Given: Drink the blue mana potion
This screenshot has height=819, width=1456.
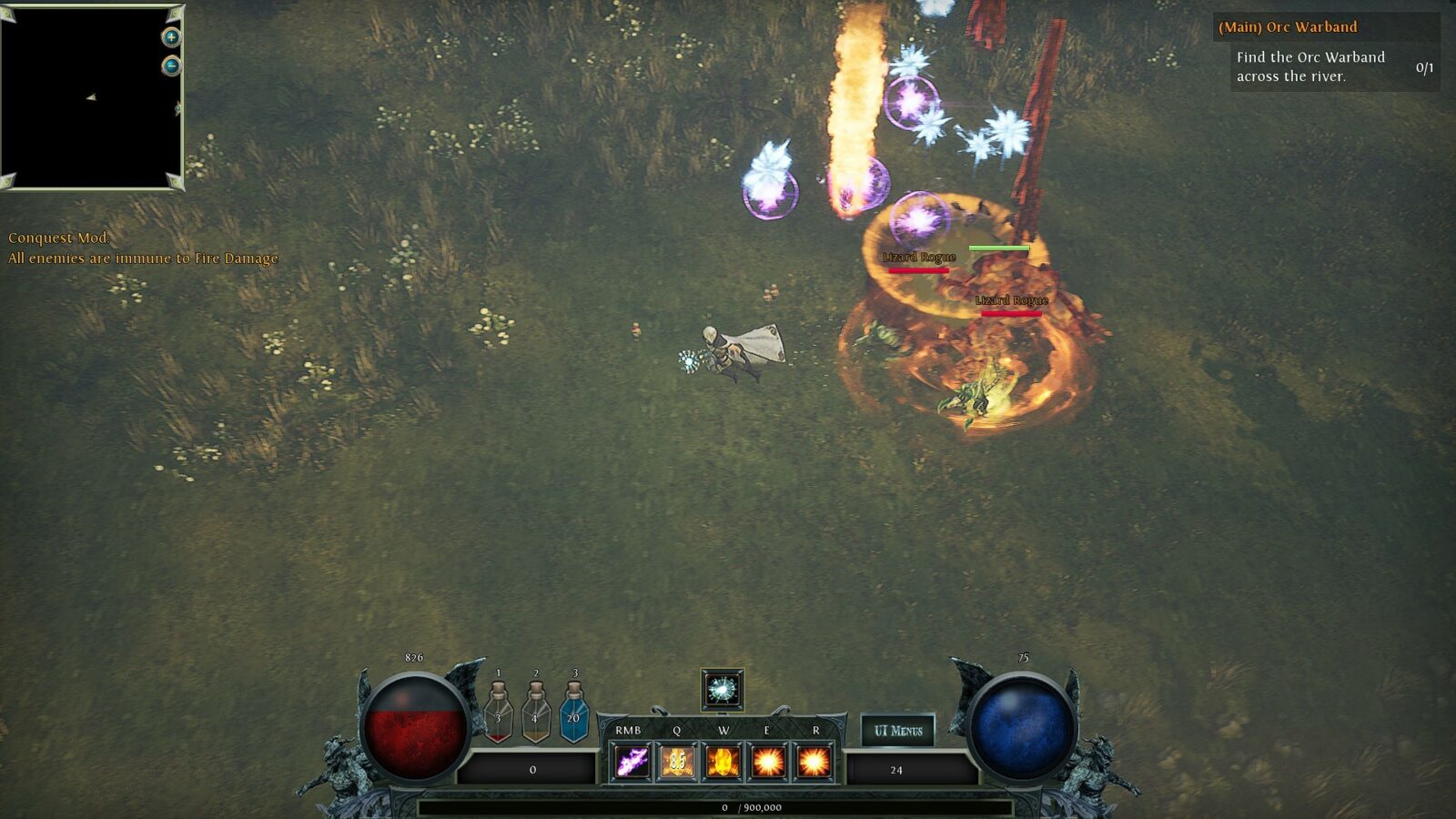Looking at the screenshot, I should click(x=573, y=714).
